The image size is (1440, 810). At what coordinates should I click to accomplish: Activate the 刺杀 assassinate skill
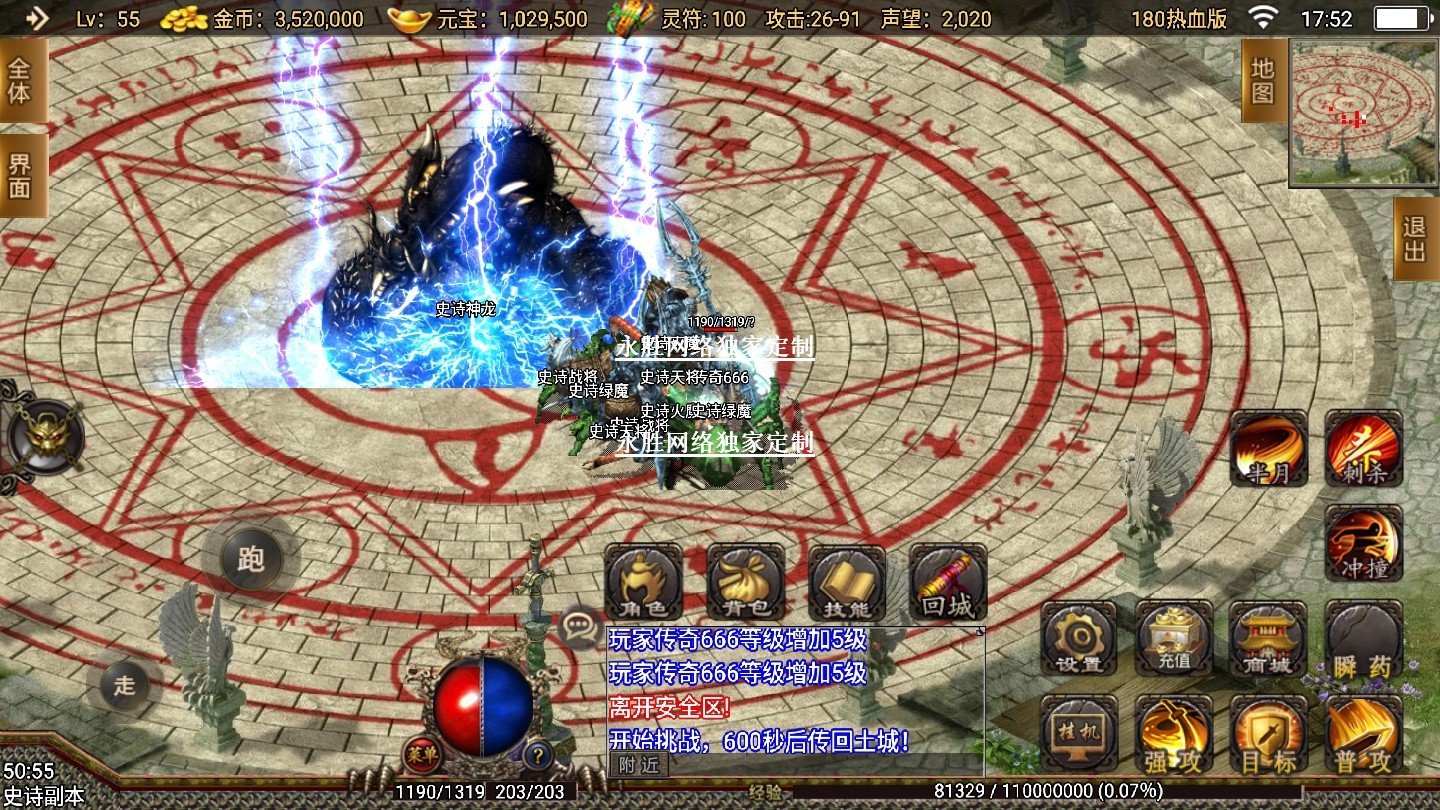[1363, 448]
